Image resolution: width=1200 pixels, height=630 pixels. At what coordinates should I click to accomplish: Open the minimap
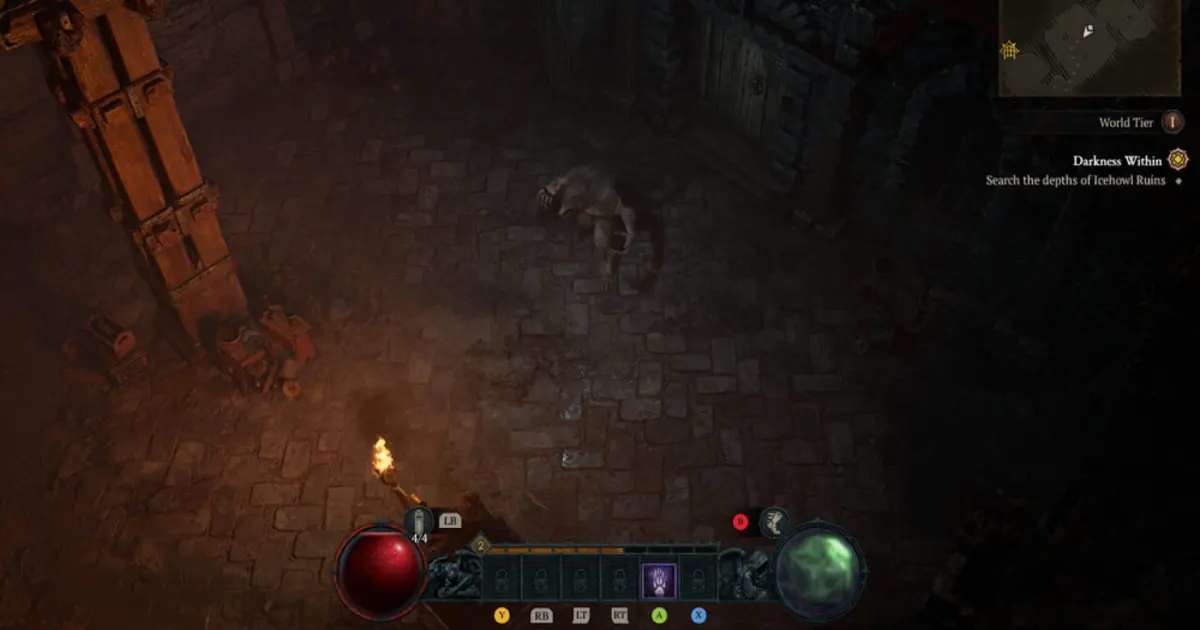[1097, 47]
